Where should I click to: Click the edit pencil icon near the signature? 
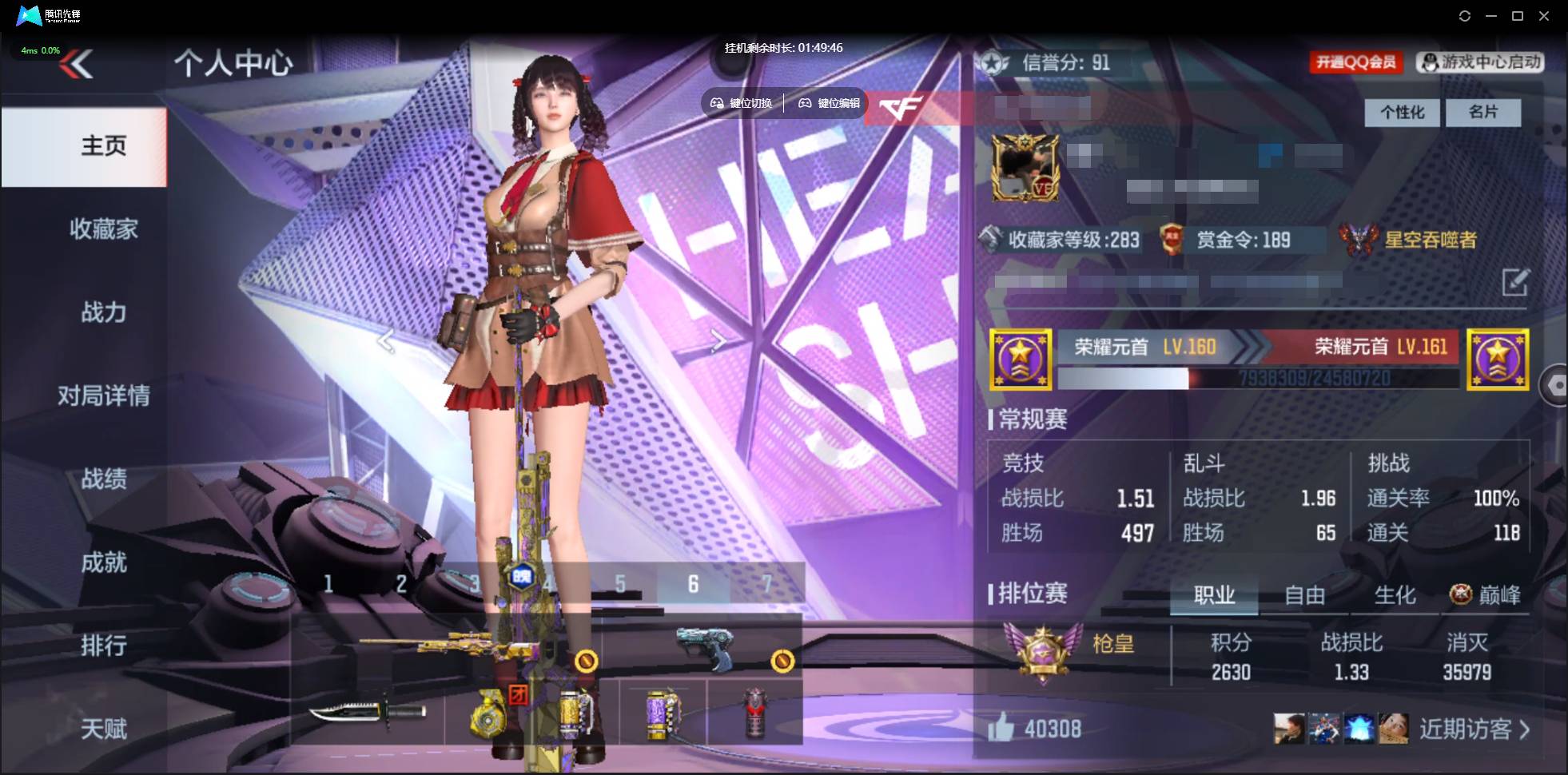(x=1517, y=284)
